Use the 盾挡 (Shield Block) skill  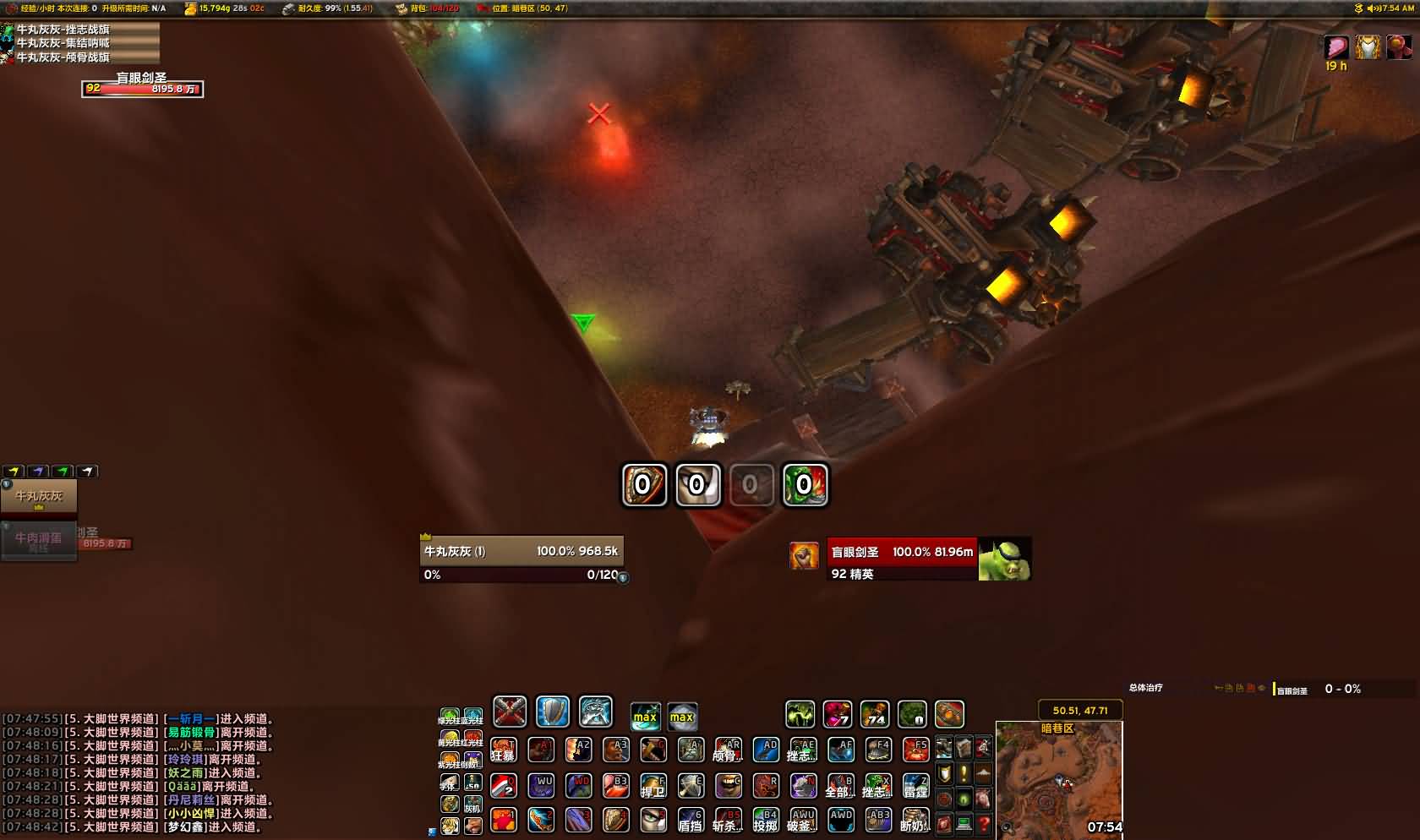690,819
